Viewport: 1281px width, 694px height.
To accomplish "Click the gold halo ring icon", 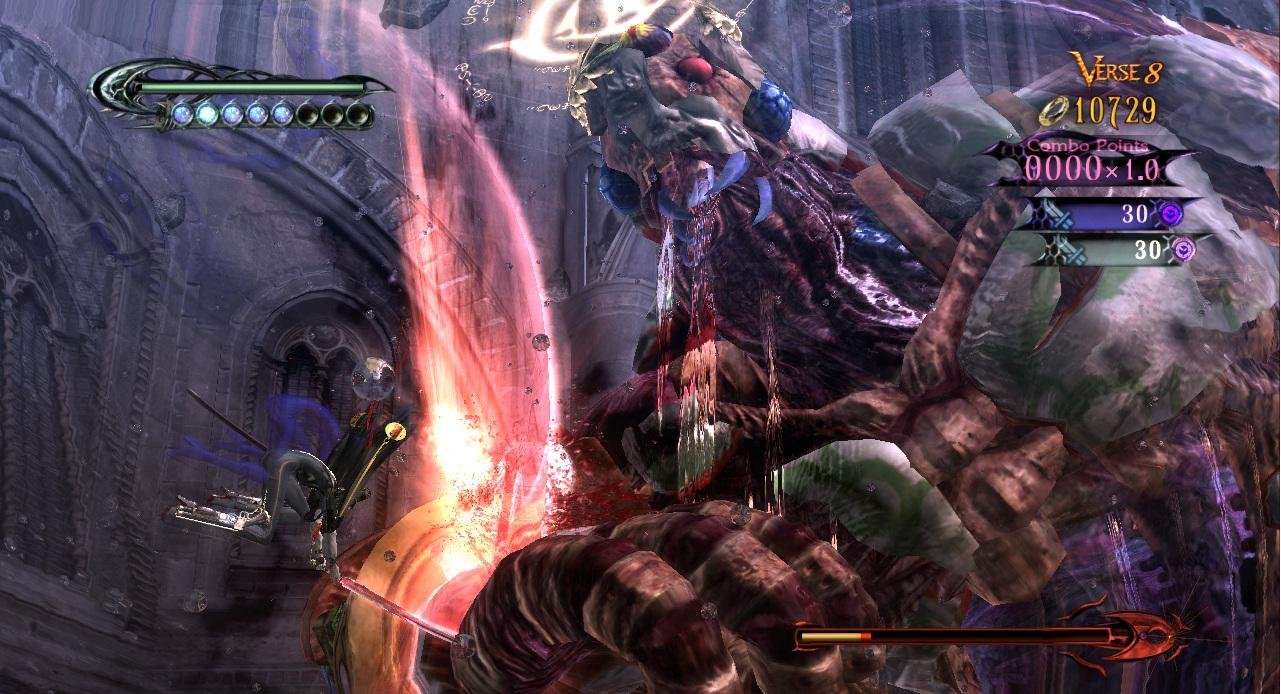I will (1052, 111).
